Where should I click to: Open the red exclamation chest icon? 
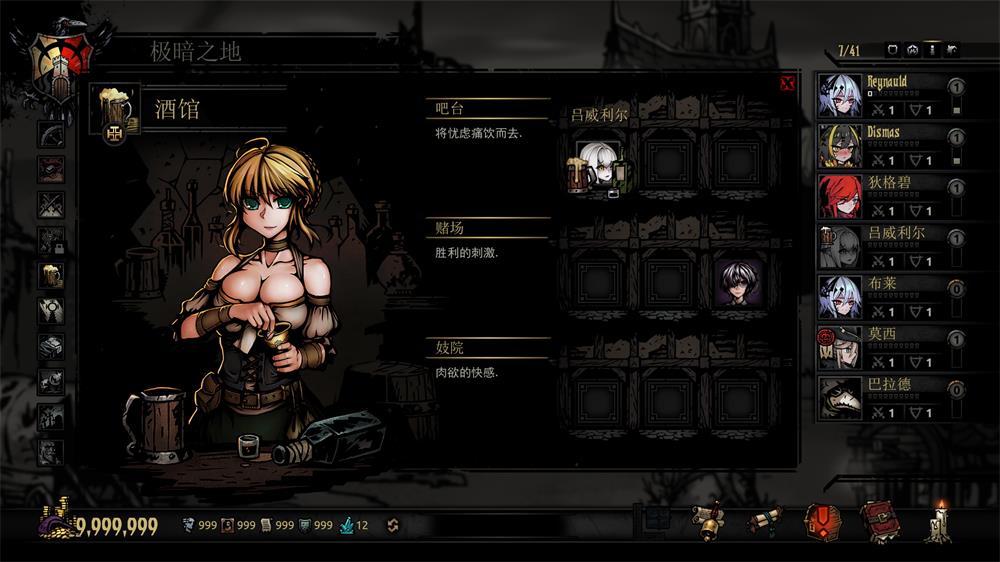[822, 521]
